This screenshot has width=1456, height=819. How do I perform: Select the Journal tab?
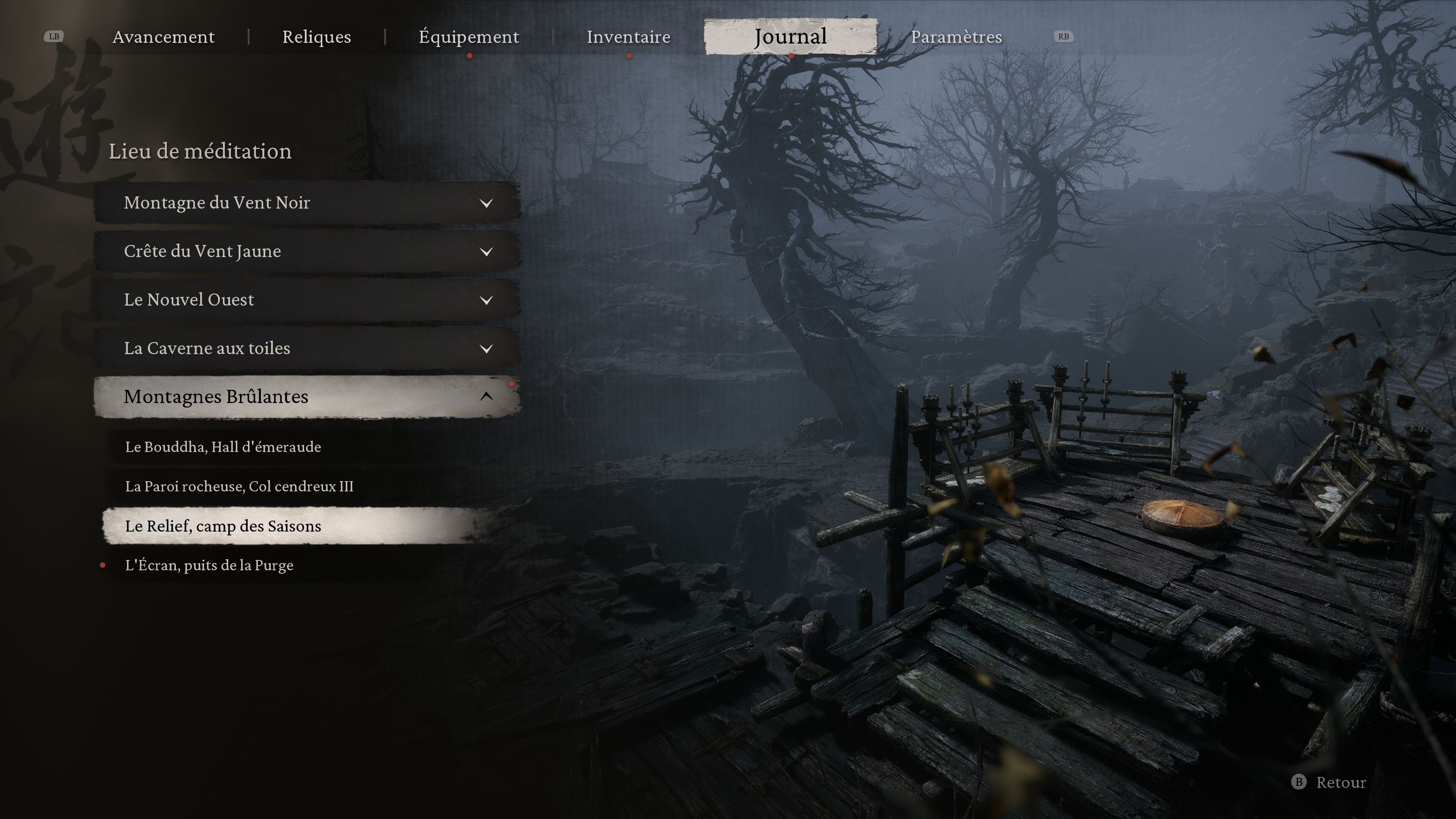[790, 37]
